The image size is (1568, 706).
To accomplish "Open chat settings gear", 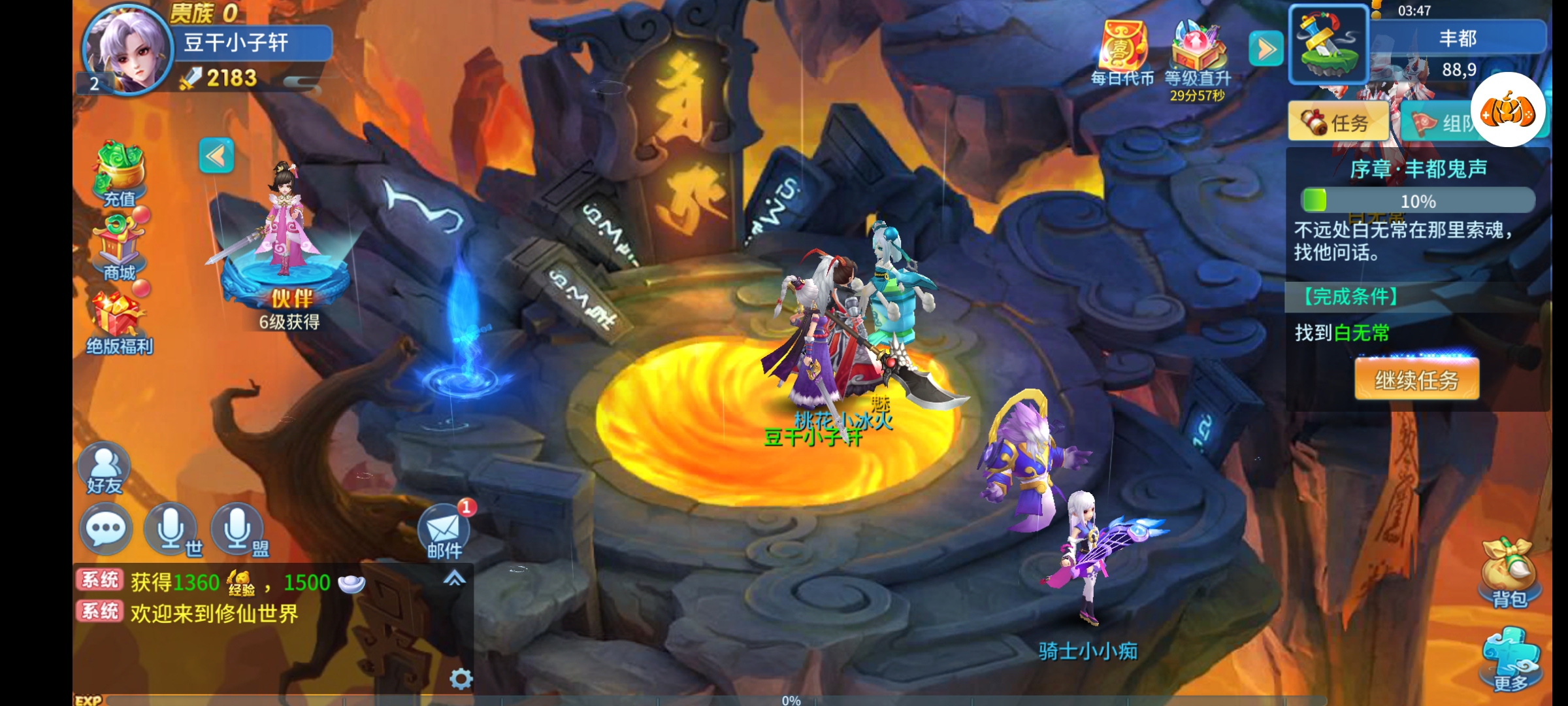I will pos(461,679).
